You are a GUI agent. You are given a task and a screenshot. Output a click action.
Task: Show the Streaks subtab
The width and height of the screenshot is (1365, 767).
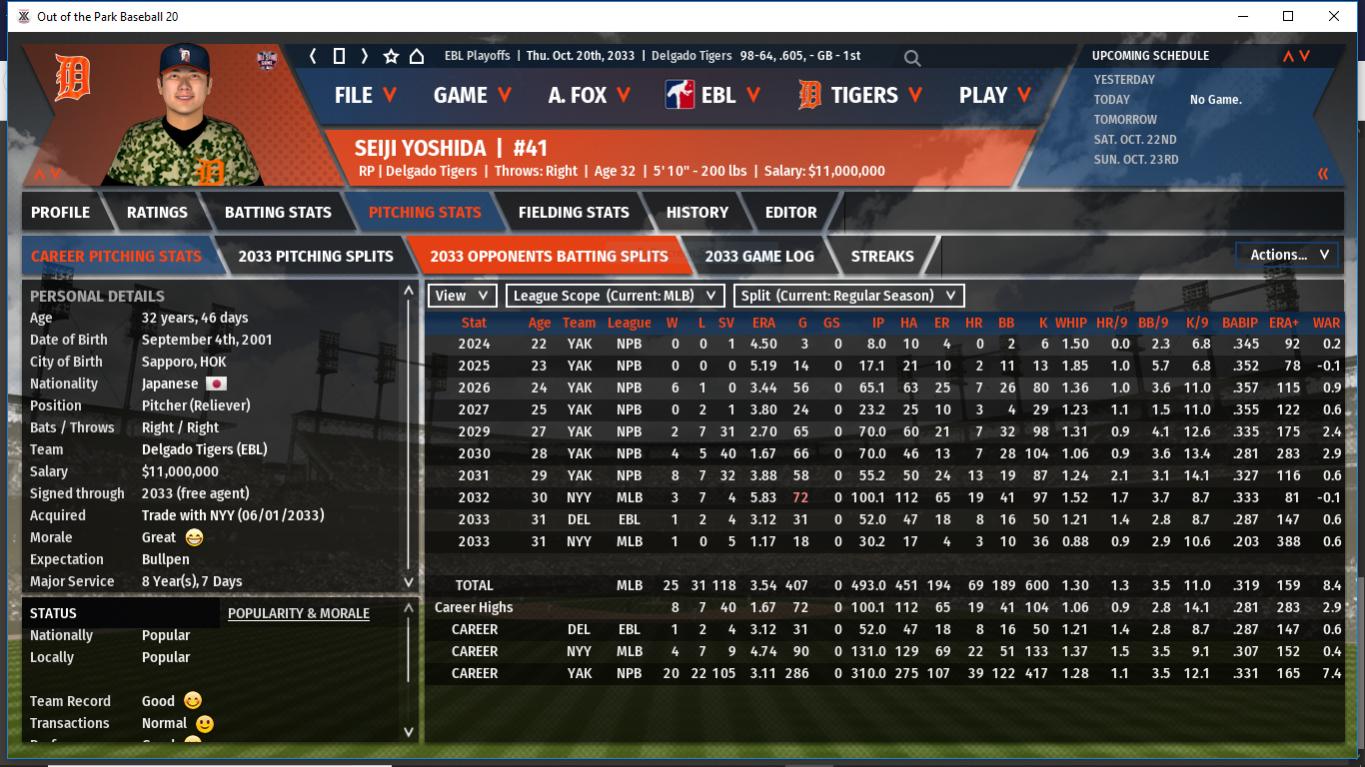click(882, 256)
